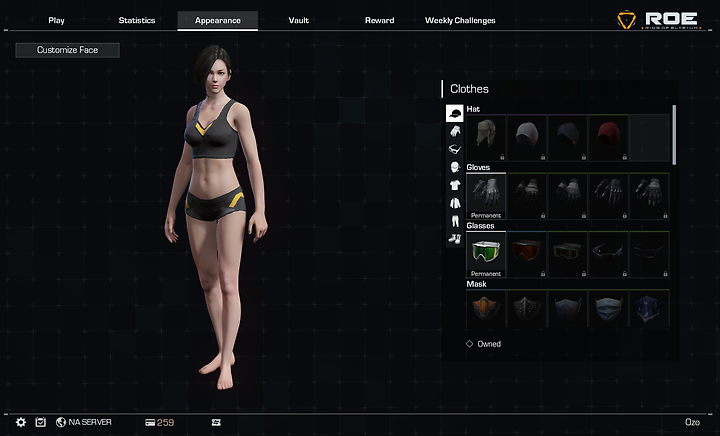Choose the red-lens goggles
Image resolution: width=720 pixels, height=436 pixels.
(526, 254)
